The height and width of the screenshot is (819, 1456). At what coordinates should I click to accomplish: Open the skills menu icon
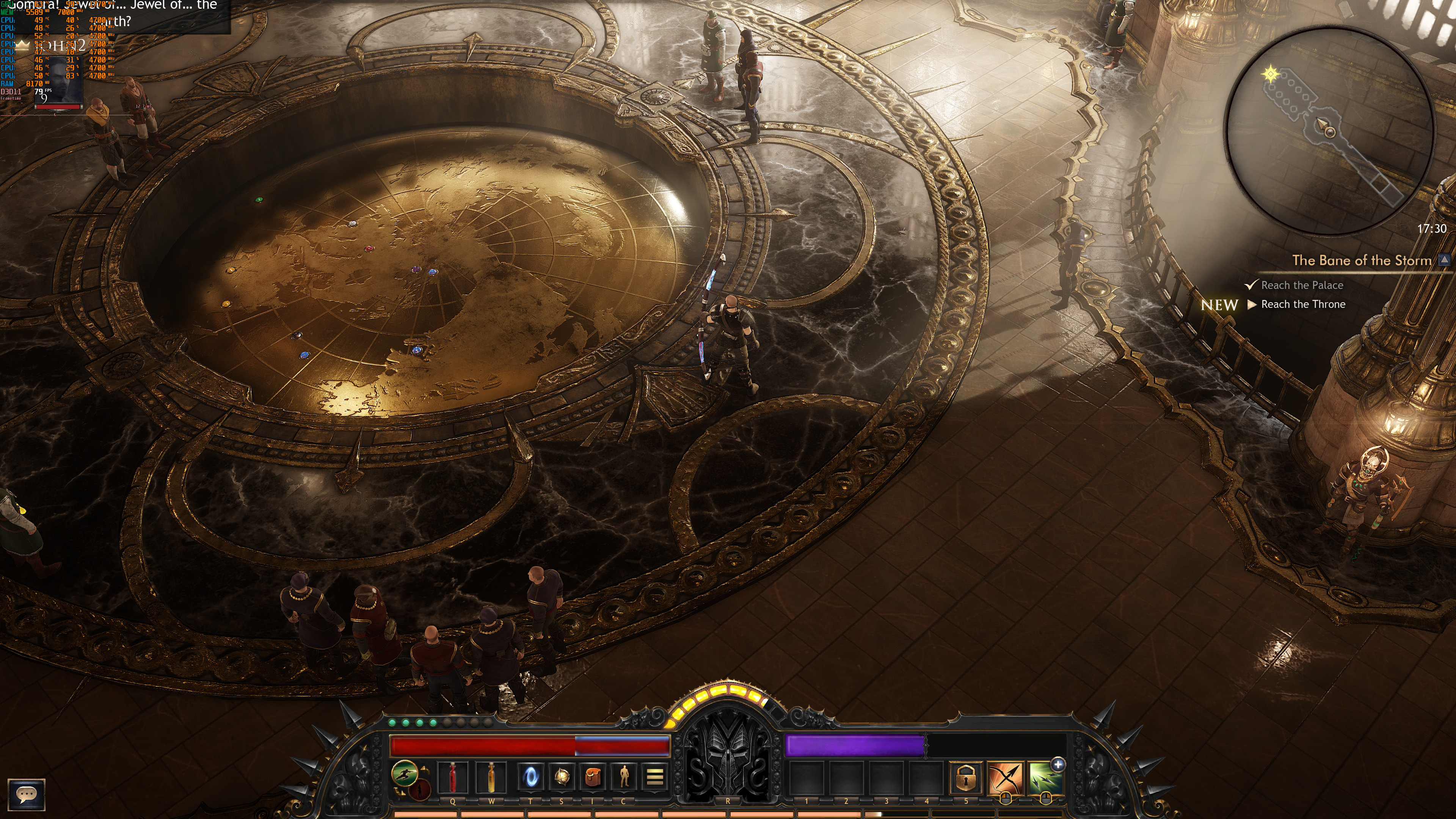pos(561,777)
